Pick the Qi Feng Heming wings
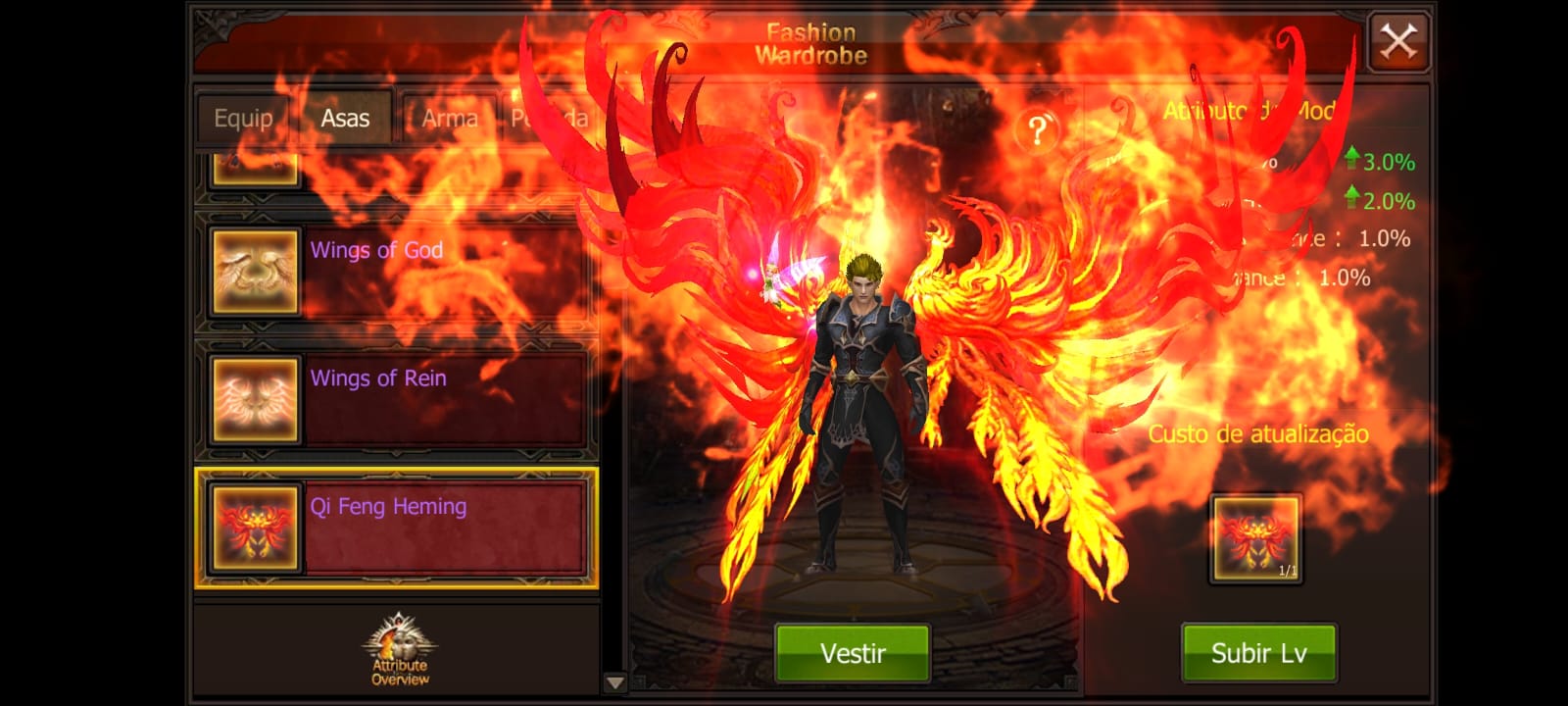This screenshot has width=1568, height=706. (x=396, y=529)
